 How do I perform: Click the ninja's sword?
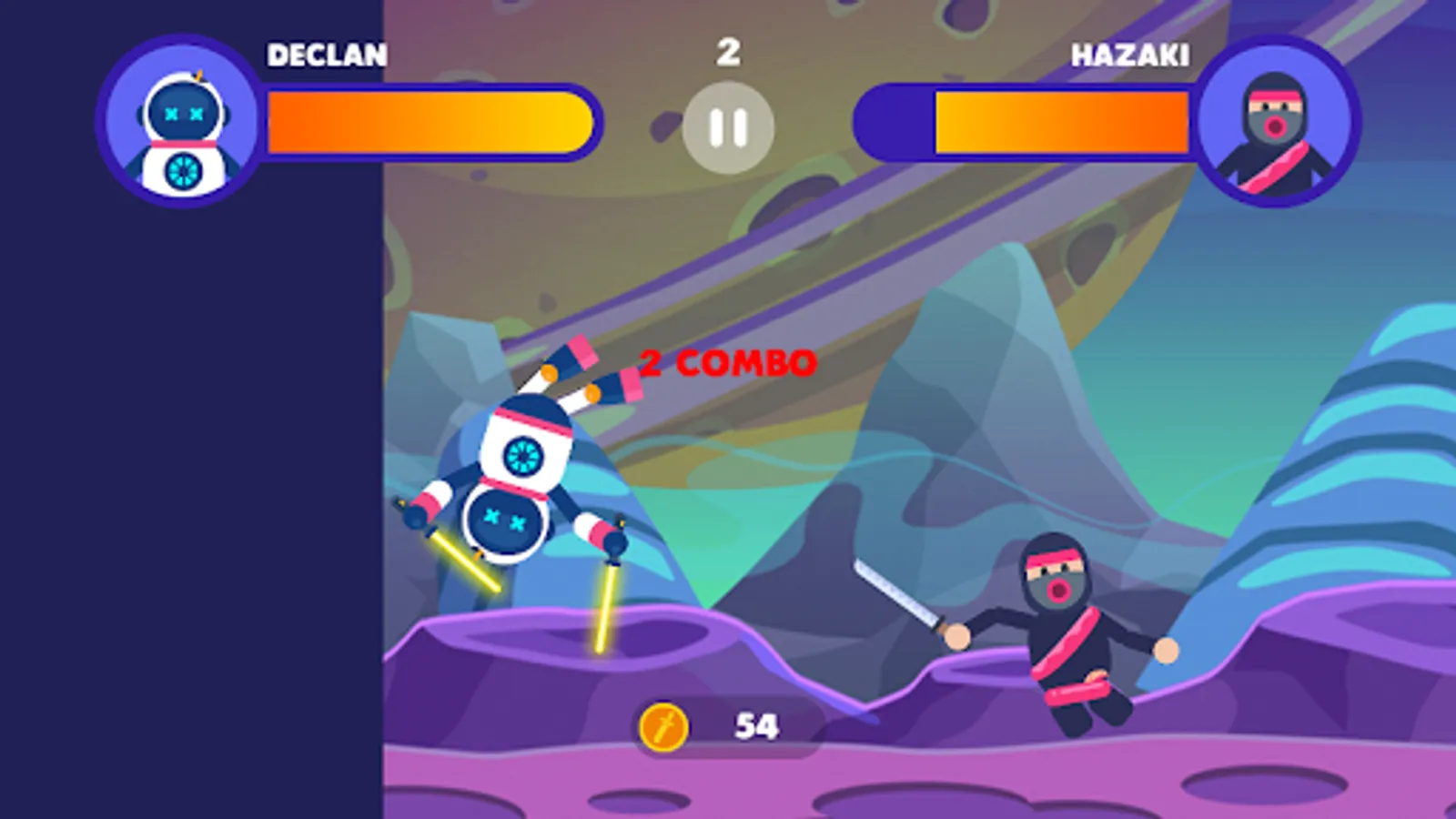point(896,591)
